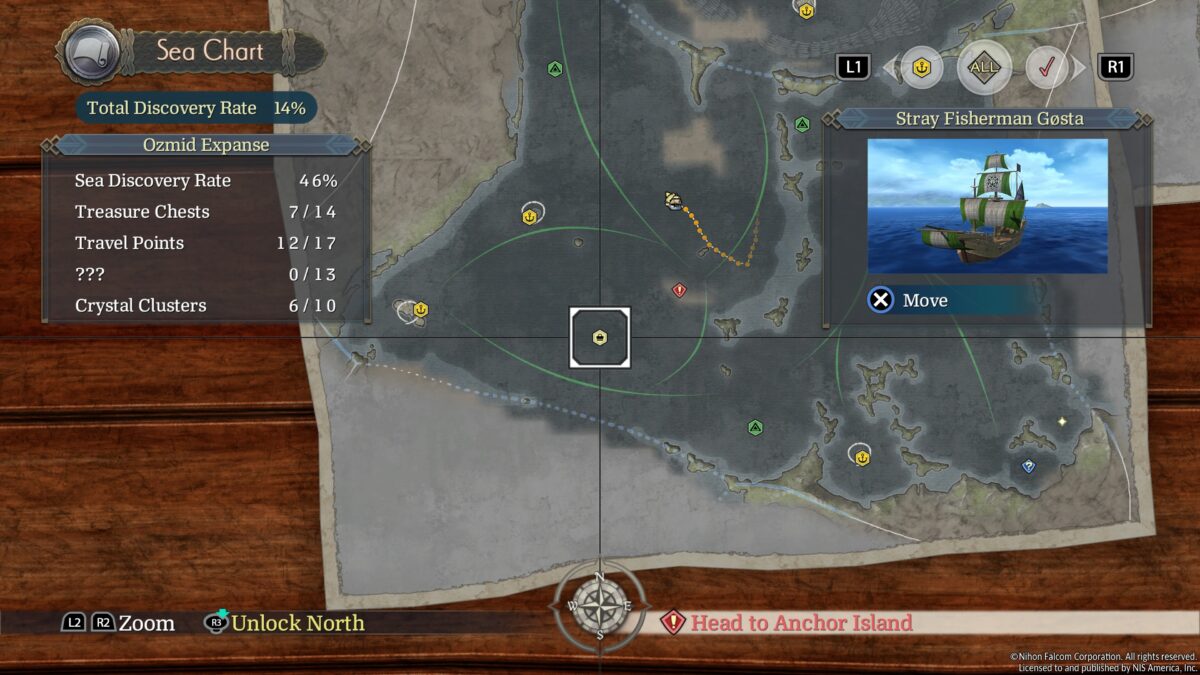
Task: Choose the ALL markers filter
Action: (x=984, y=68)
